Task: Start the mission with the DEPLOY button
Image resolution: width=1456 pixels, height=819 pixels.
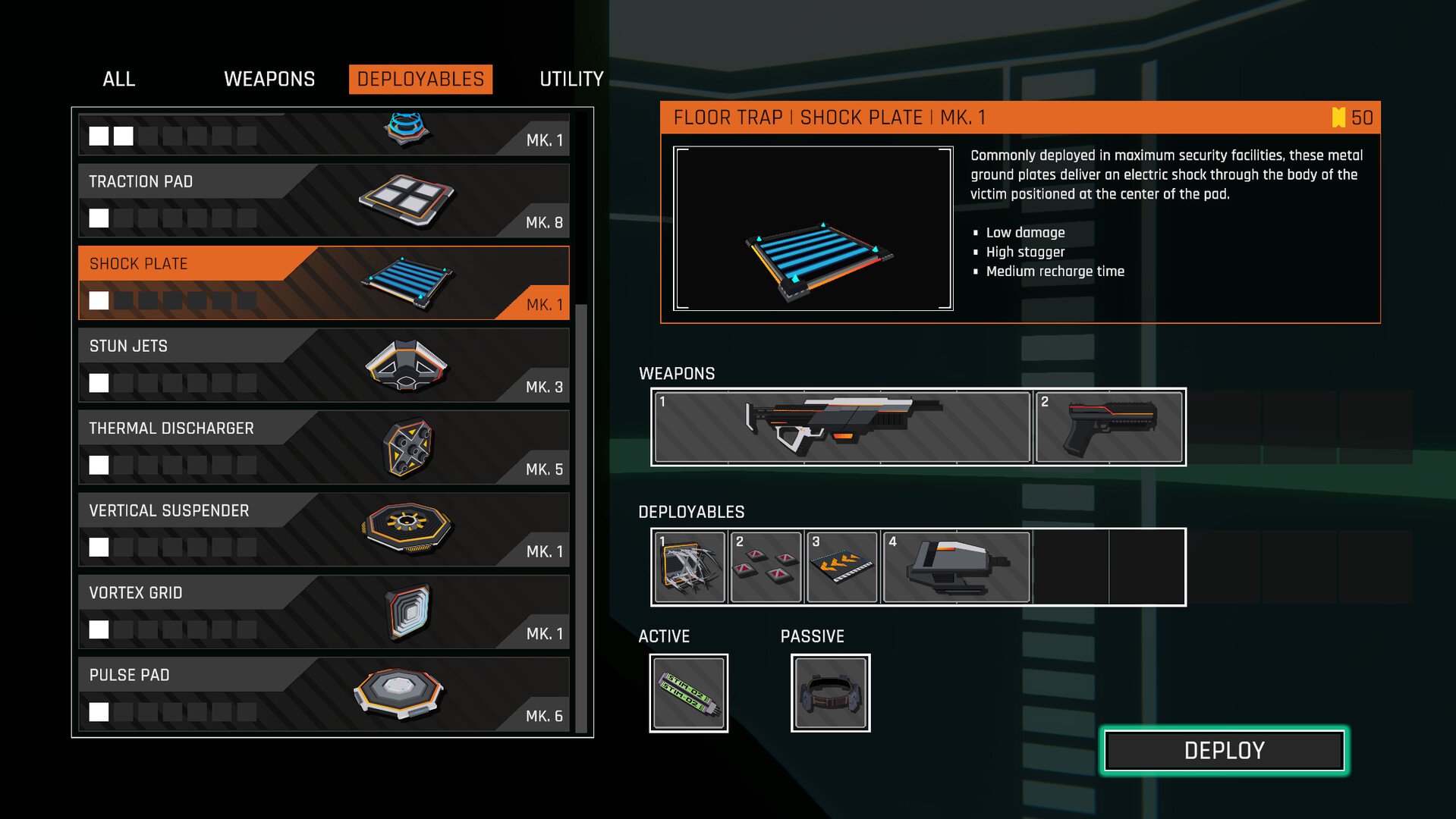Action: (1224, 751)
